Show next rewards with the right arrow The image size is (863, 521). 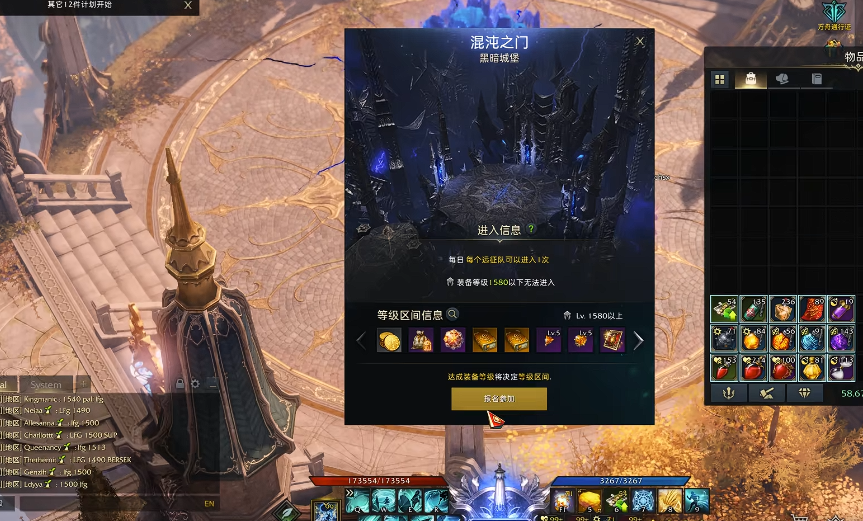[639, 341]
